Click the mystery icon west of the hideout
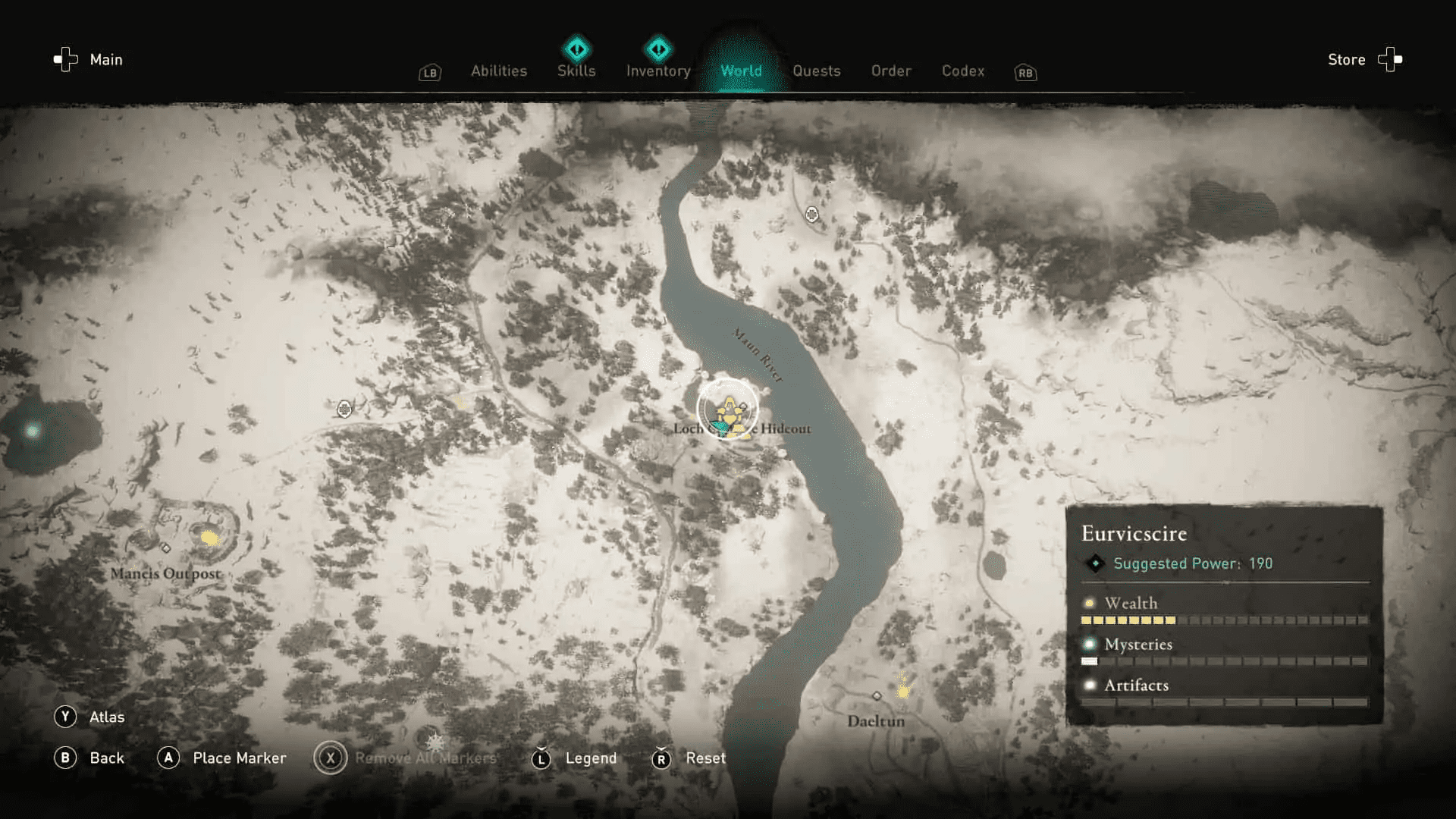1456x819 pixels. [x=345, y=409]
